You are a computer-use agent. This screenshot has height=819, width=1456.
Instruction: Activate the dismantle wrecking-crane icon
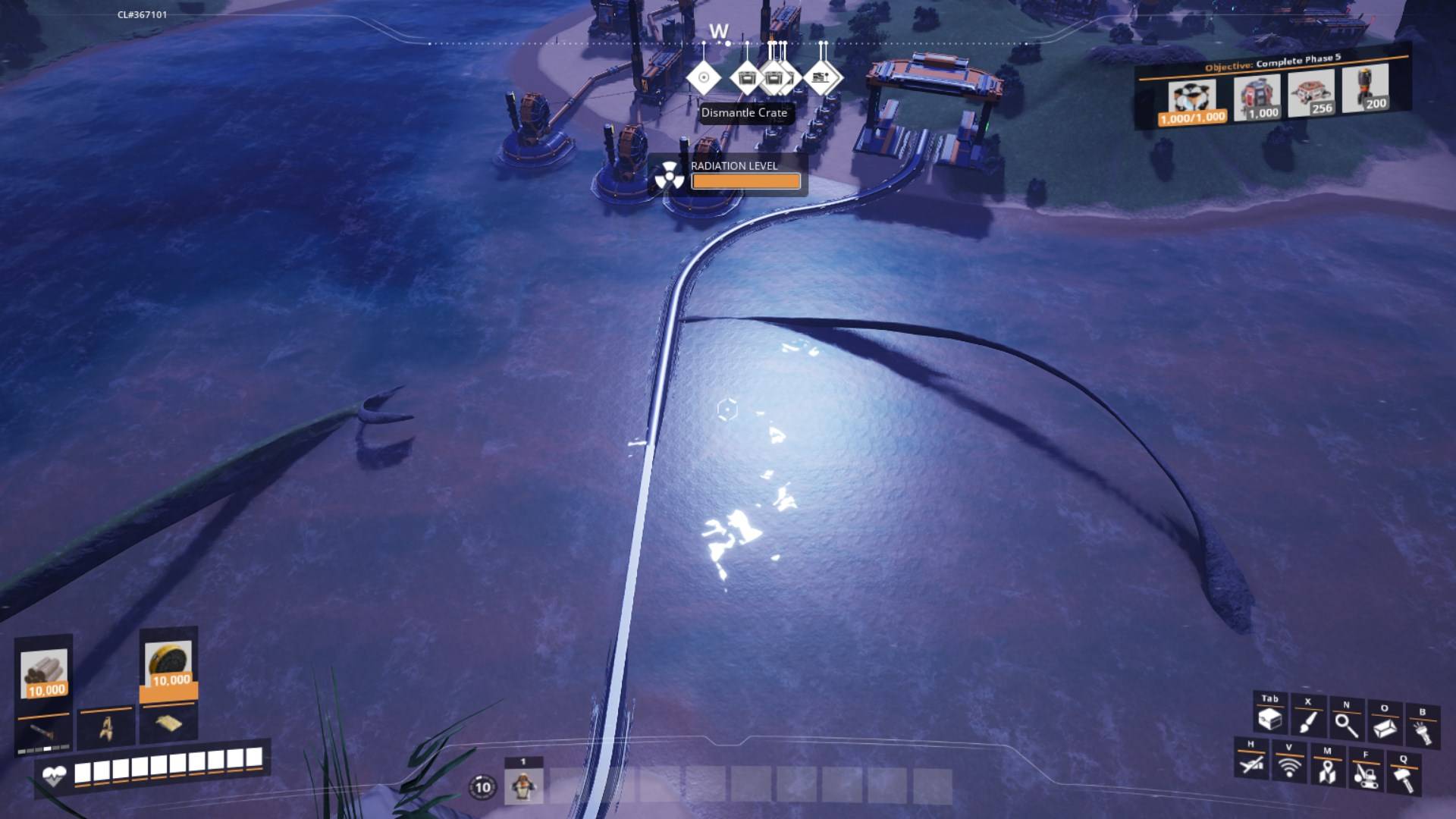click(x=1365, y=774)
